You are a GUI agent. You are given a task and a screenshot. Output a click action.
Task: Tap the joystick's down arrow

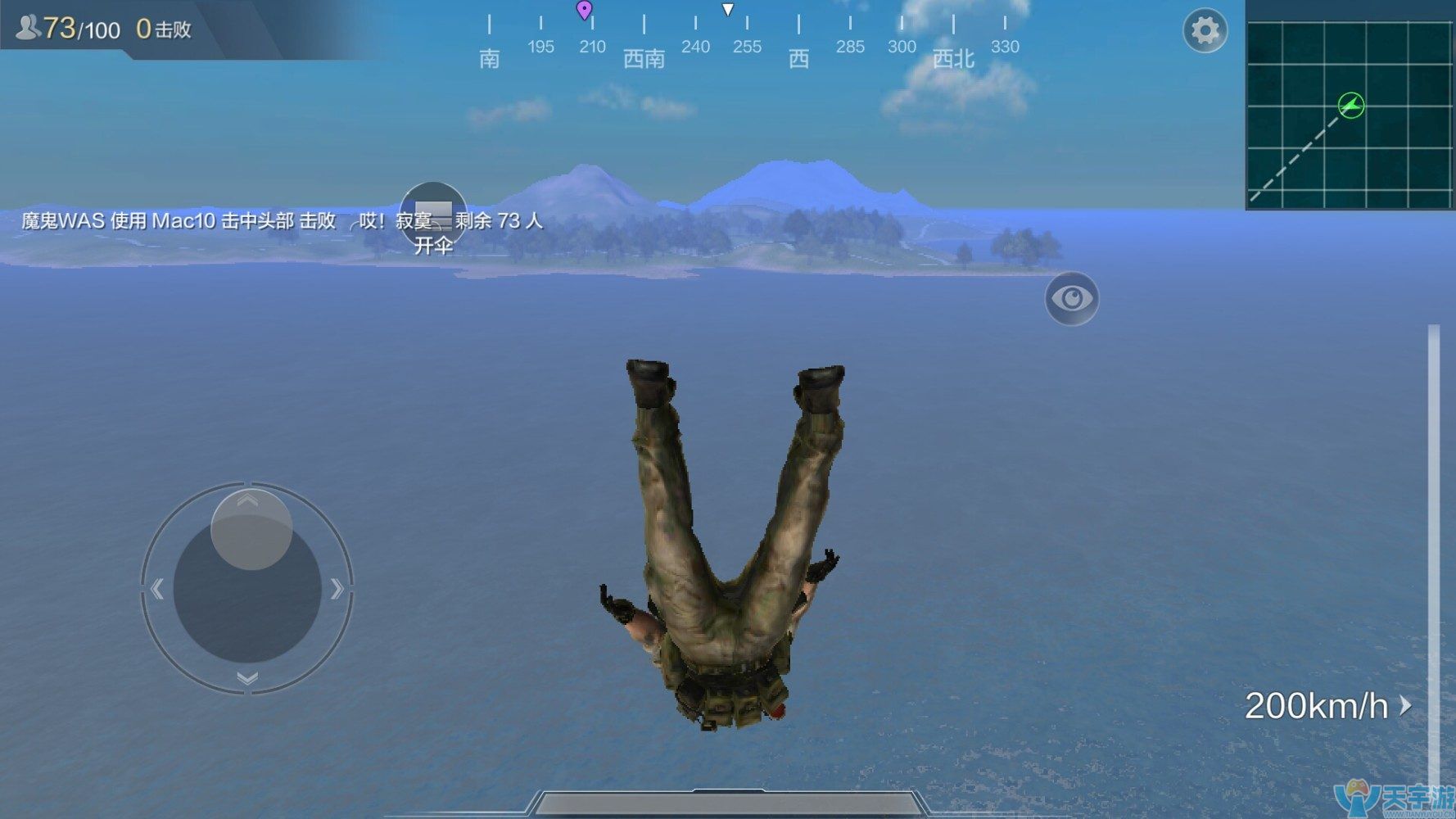(247, 678)
